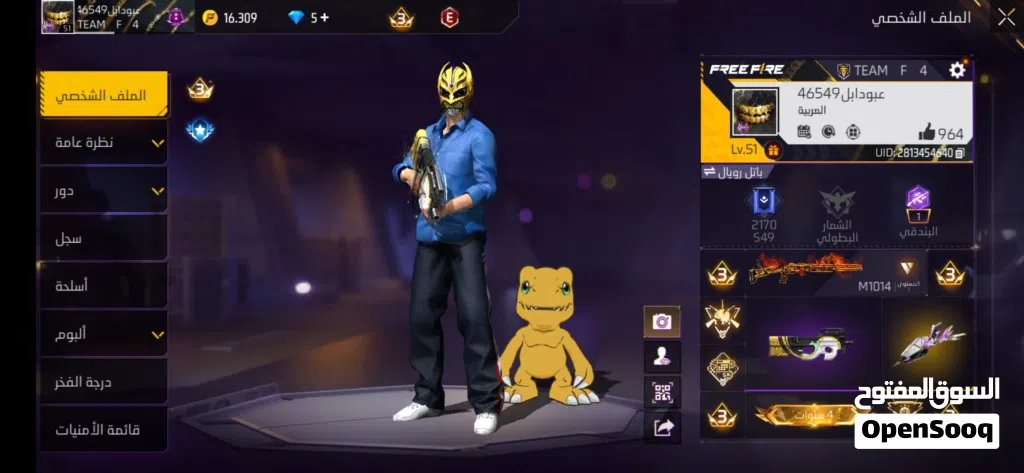Add diamonds with the plus button
1024x473 pixels.
coord(325,17)
